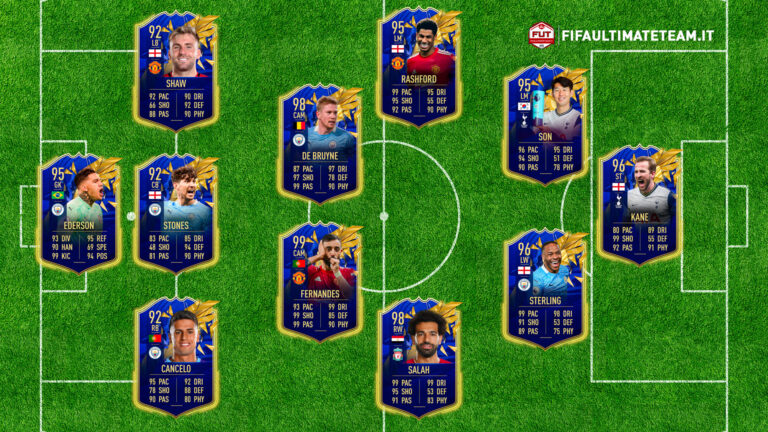The height and width of the screenshot is (432, 768).
Task: Choose the Rashford left-midfield card
Action: point(420,66)
